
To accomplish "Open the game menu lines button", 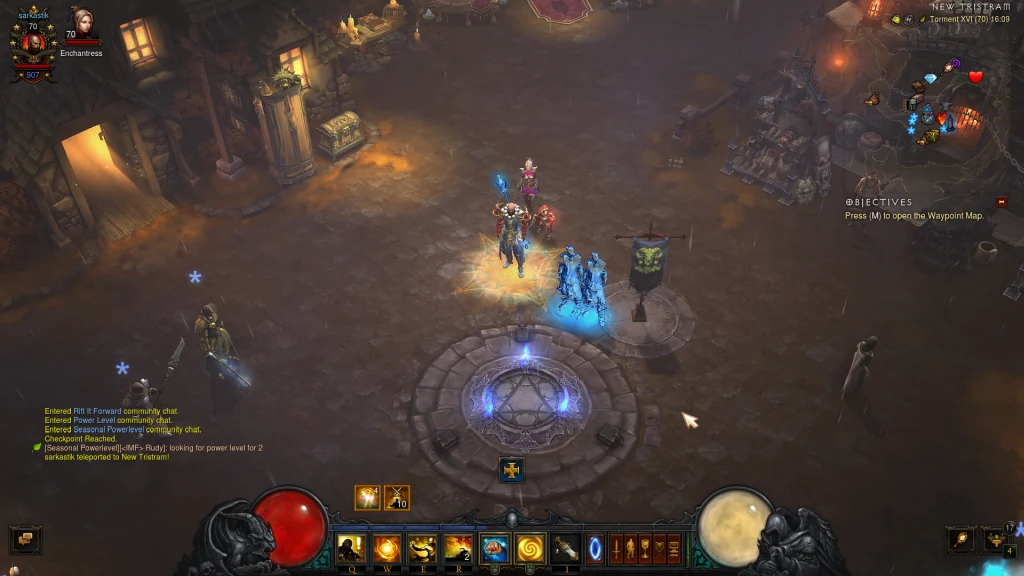I will (674, 548).
